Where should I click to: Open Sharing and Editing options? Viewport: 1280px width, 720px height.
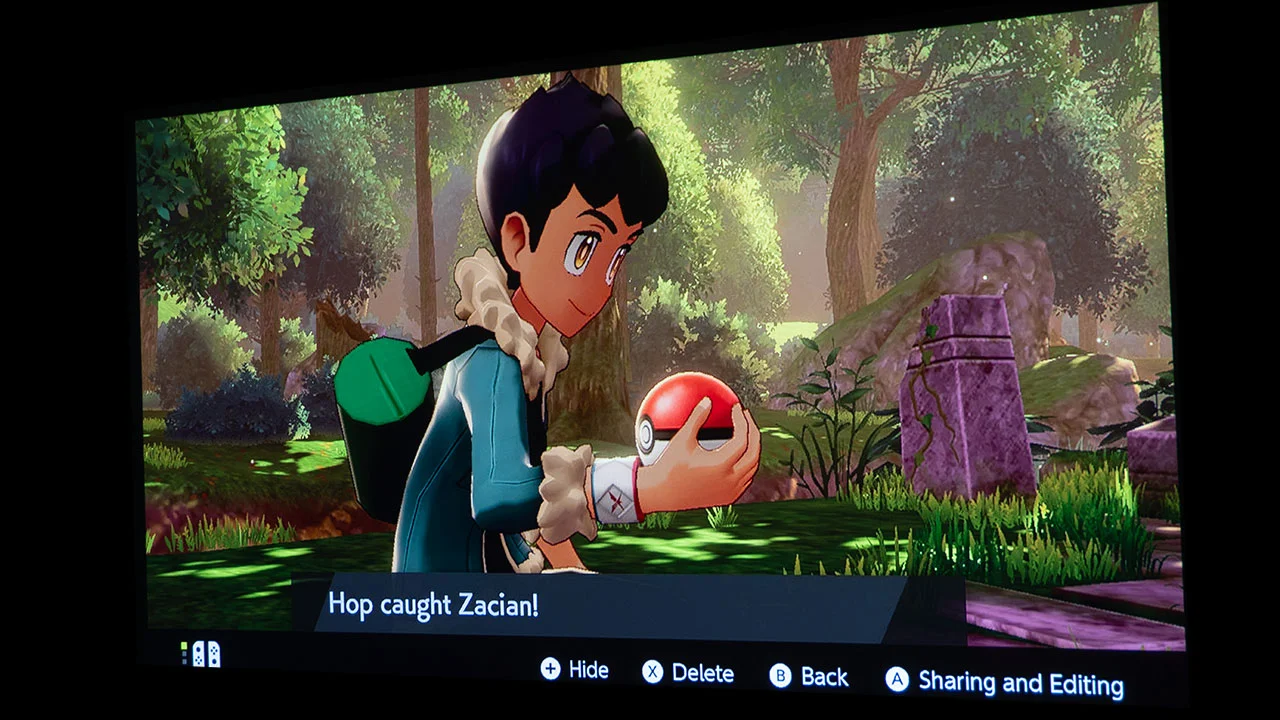[1005, 682]
